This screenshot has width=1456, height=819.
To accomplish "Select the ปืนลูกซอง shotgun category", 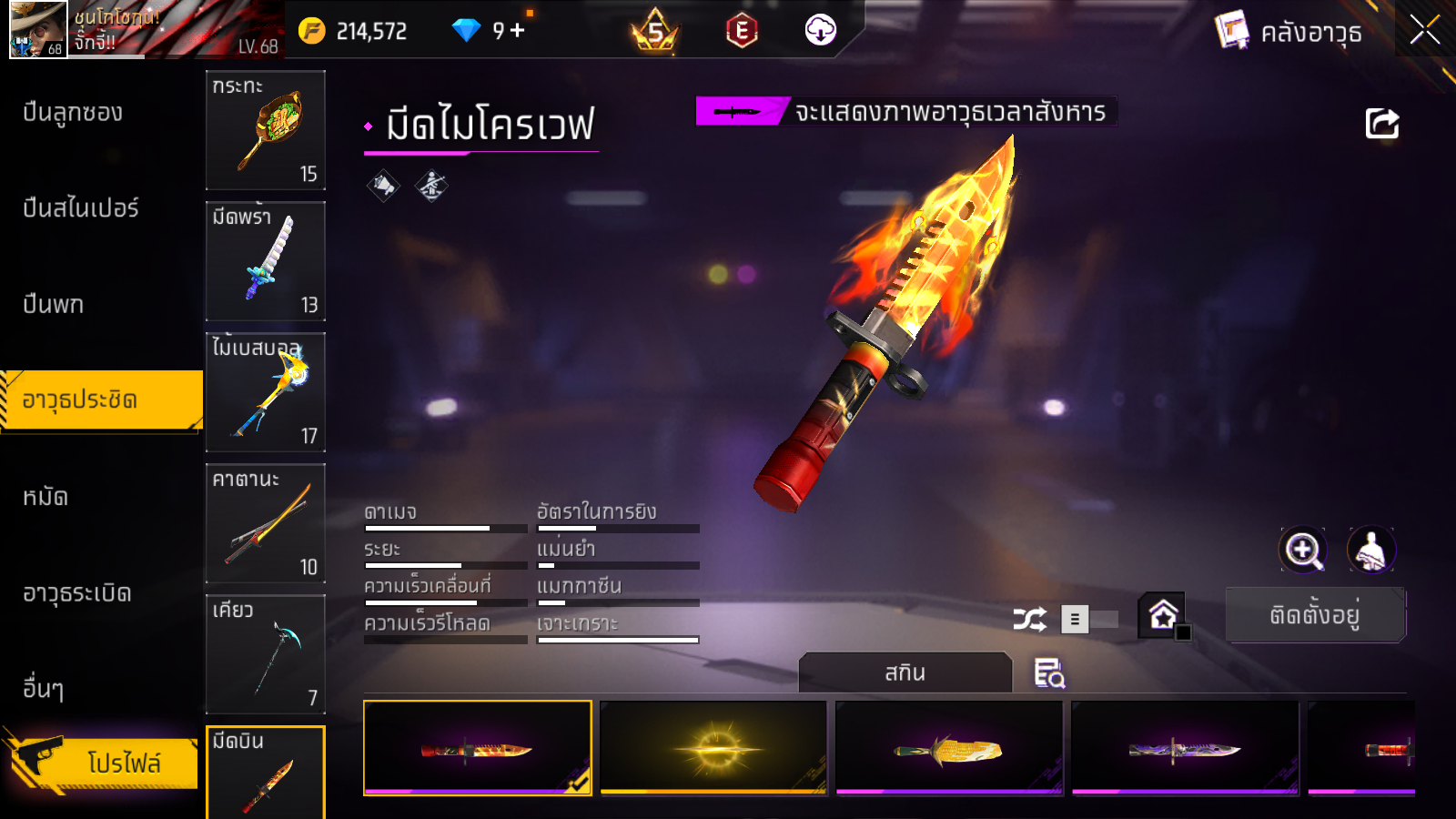I will (x=73, y=113).
